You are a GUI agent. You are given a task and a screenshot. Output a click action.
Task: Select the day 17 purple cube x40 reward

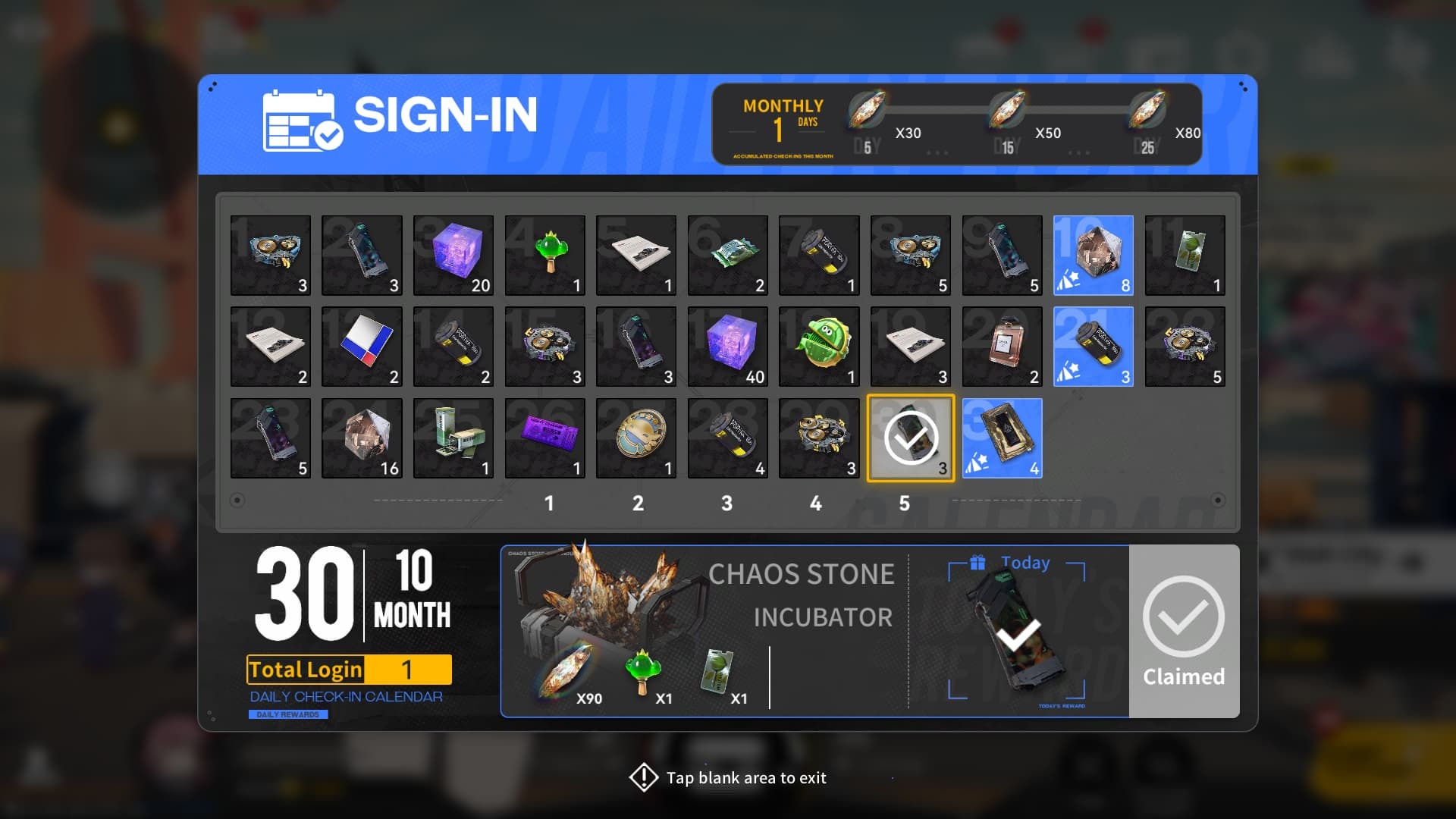[x=727, y=347]
